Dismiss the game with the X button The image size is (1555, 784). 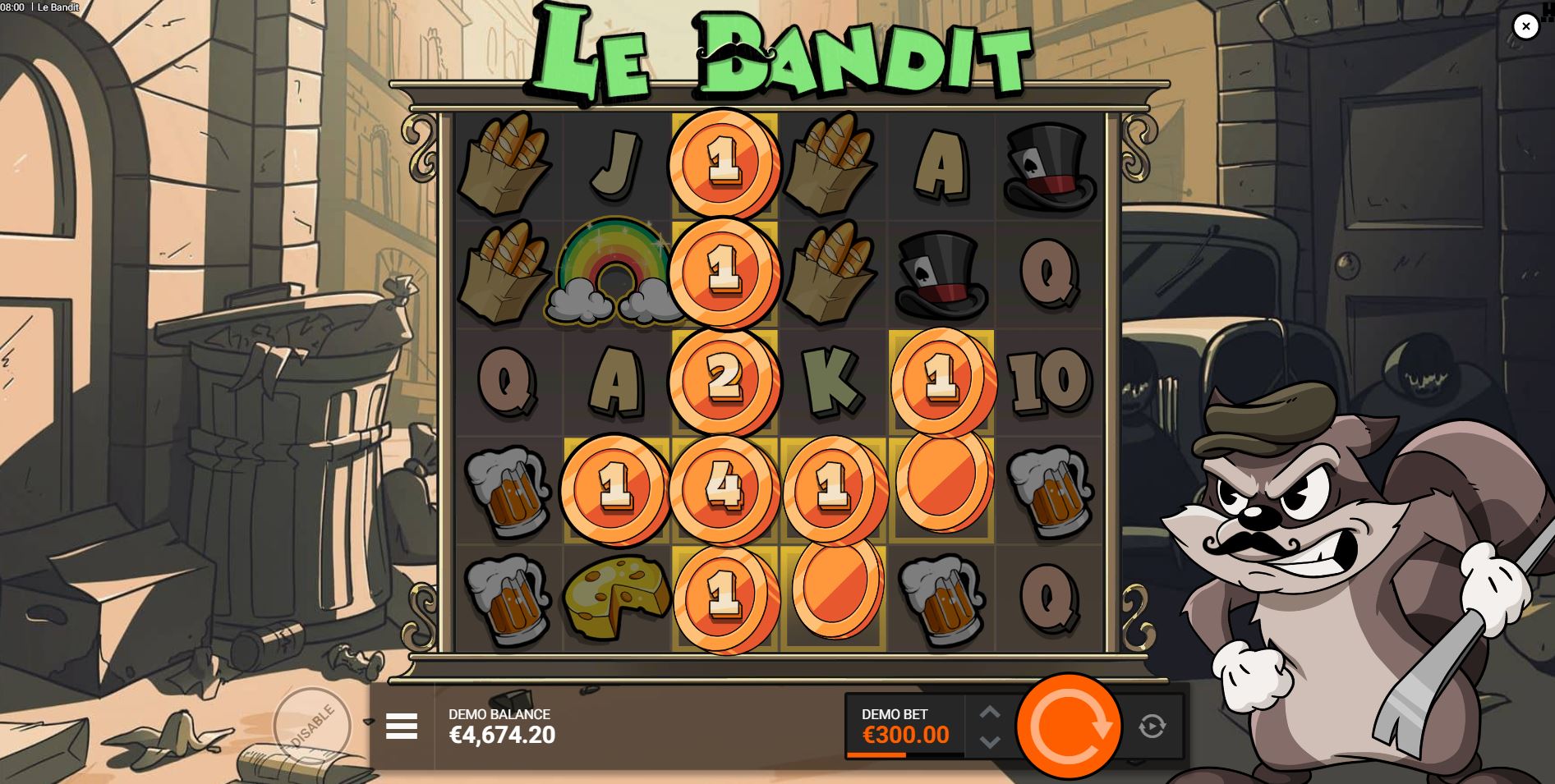click(1525, 25)
